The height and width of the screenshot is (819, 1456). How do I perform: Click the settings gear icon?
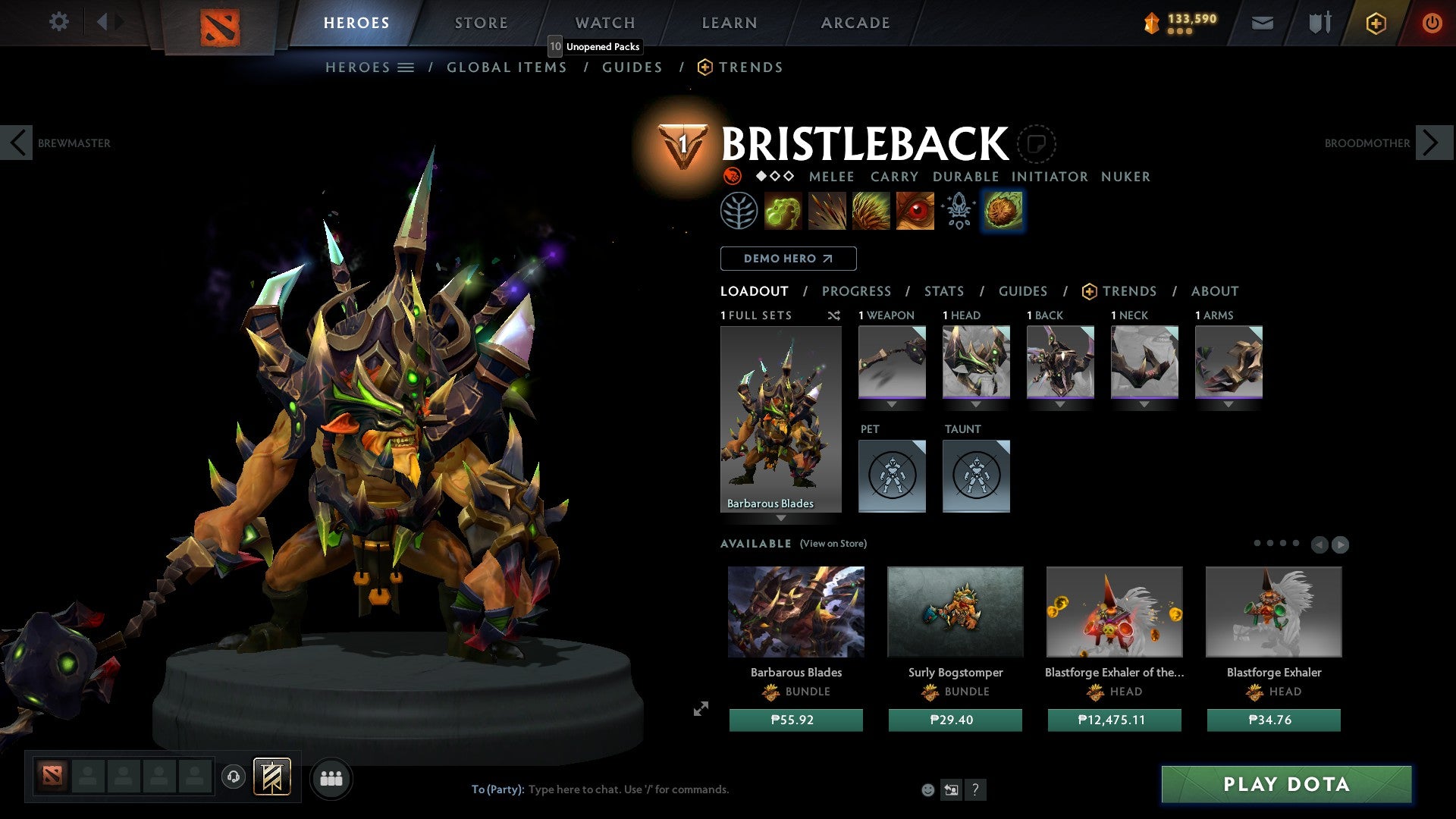[58, 22]
